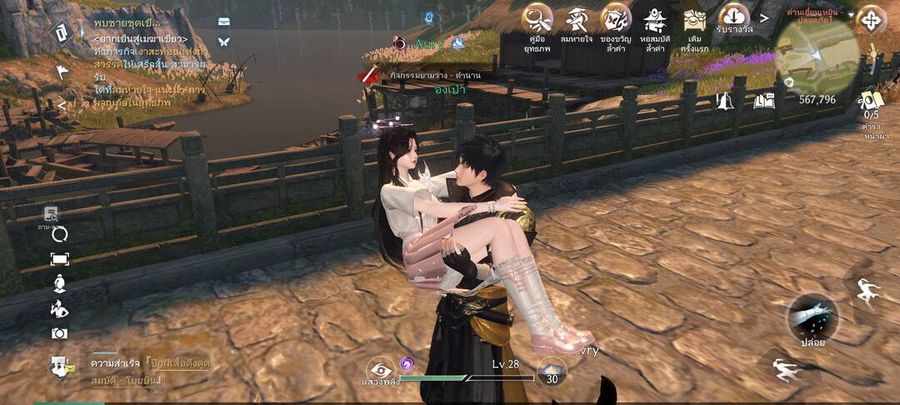Open the book with chat bubble icon

[764, 100]
